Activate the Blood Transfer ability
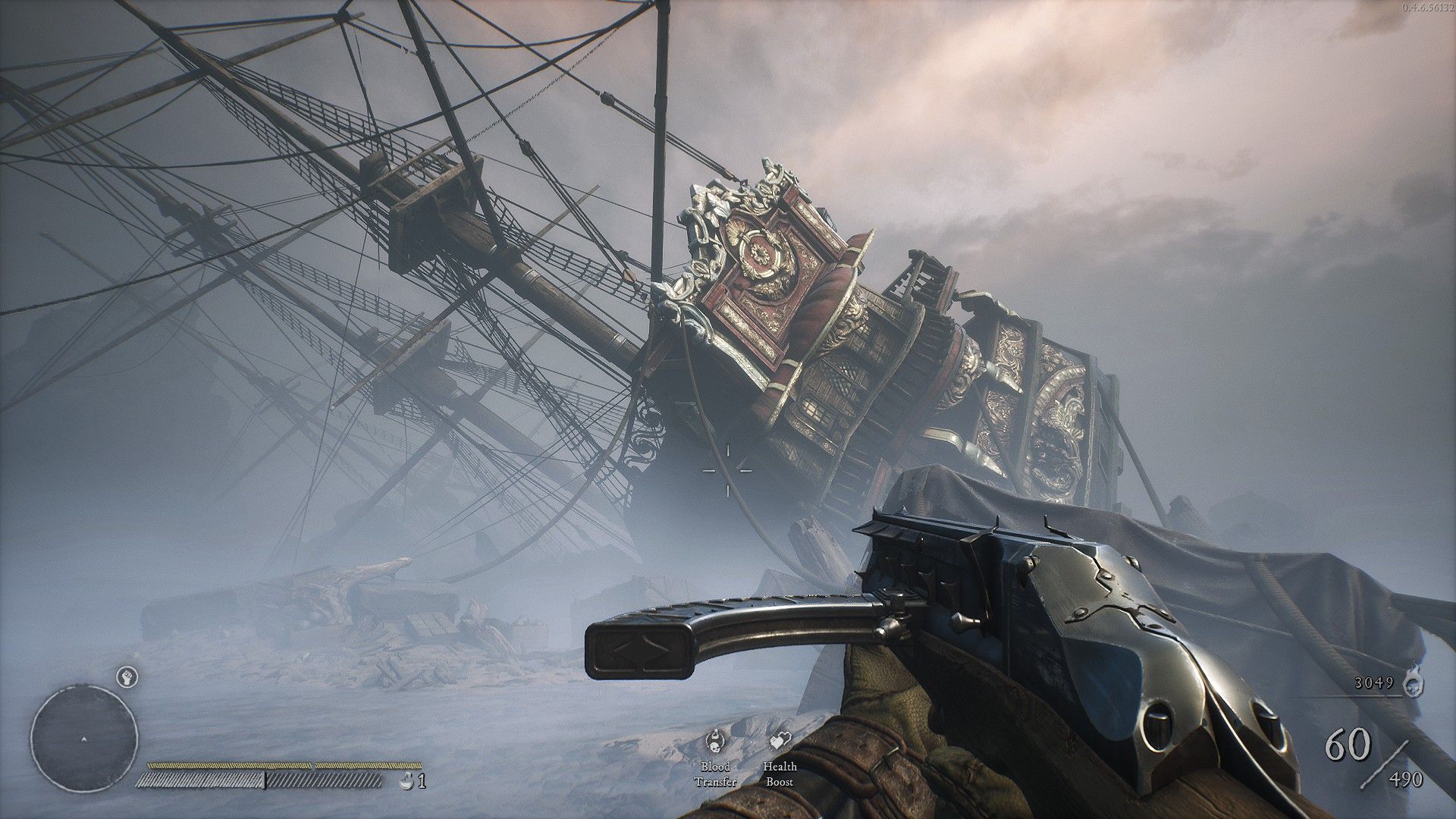 click(x=714, y=741)
